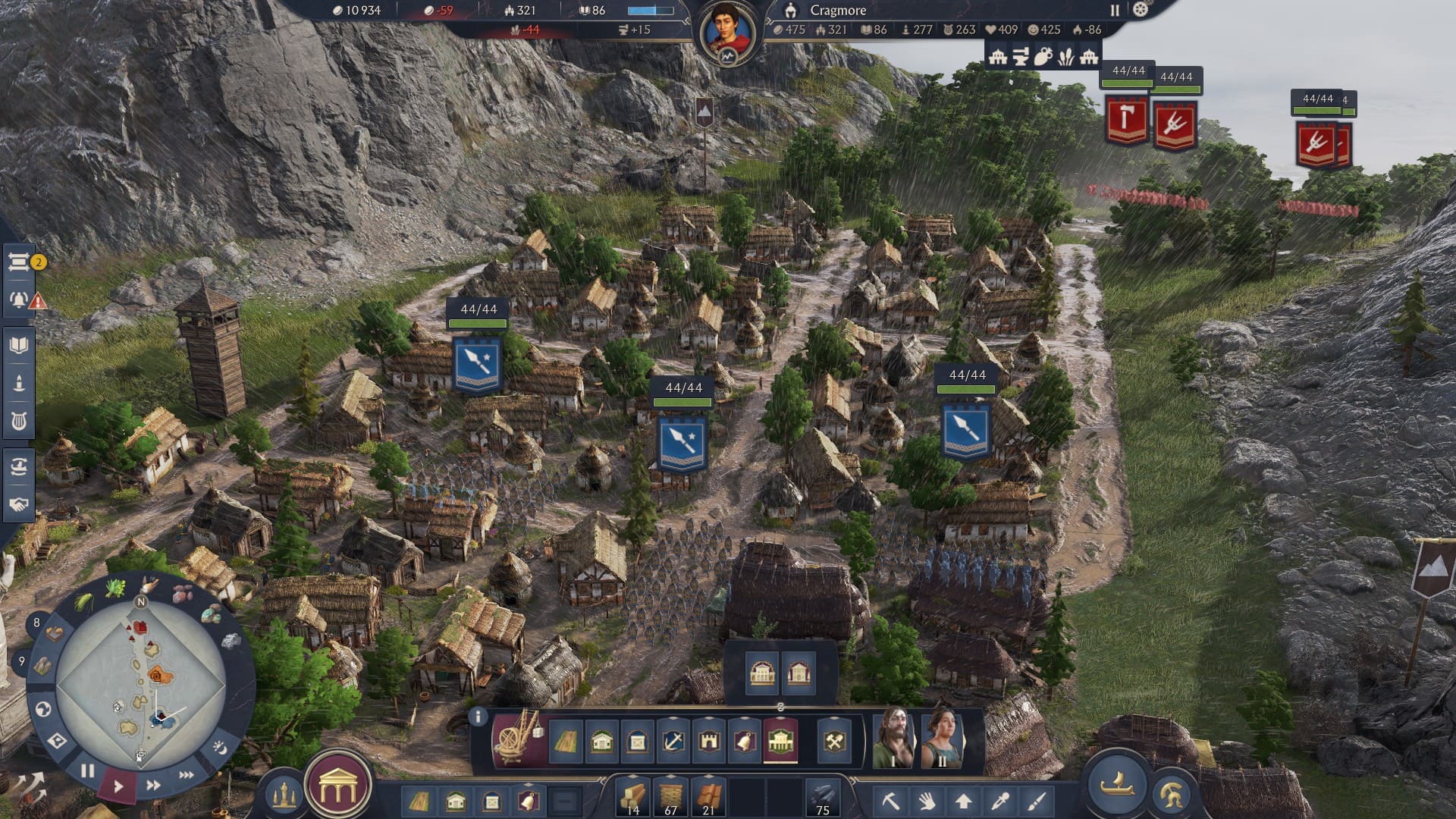Open the alerts panel with the warning bell
Viewport: 1456px width, 819px height.
[17, 300]
